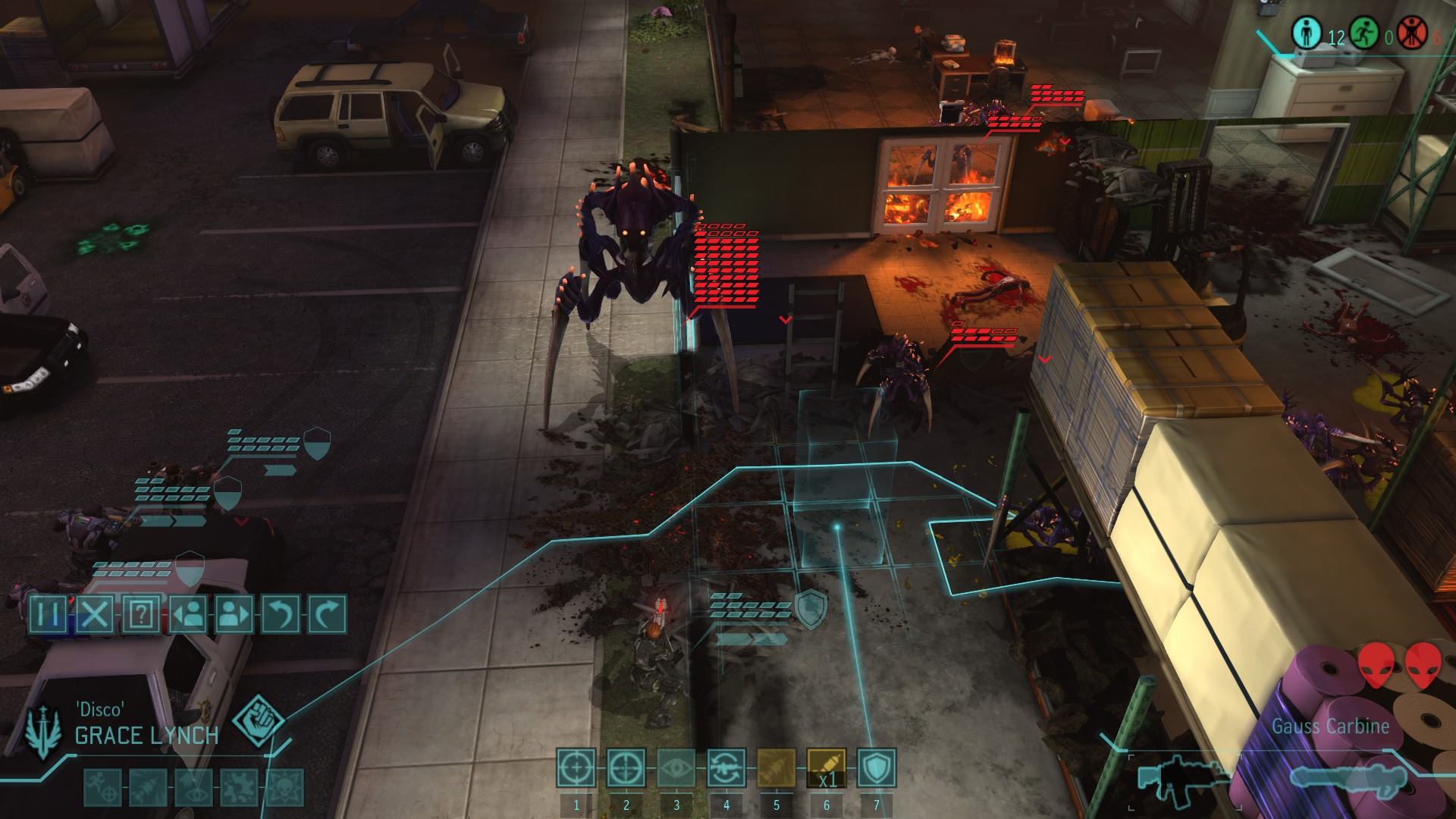Reload the weapon with the rifle-arrows icon
Viewport: 1456px width, 819px height.
[726, 767]
